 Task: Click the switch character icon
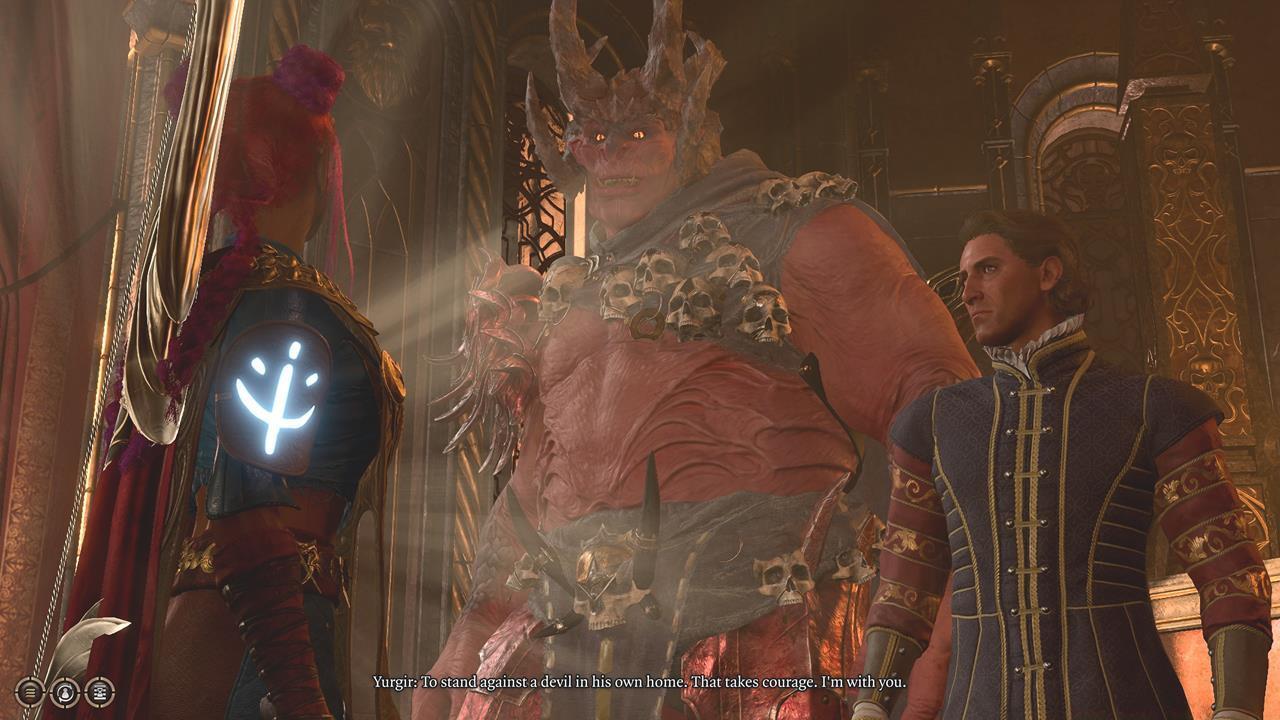coord(65,691)
